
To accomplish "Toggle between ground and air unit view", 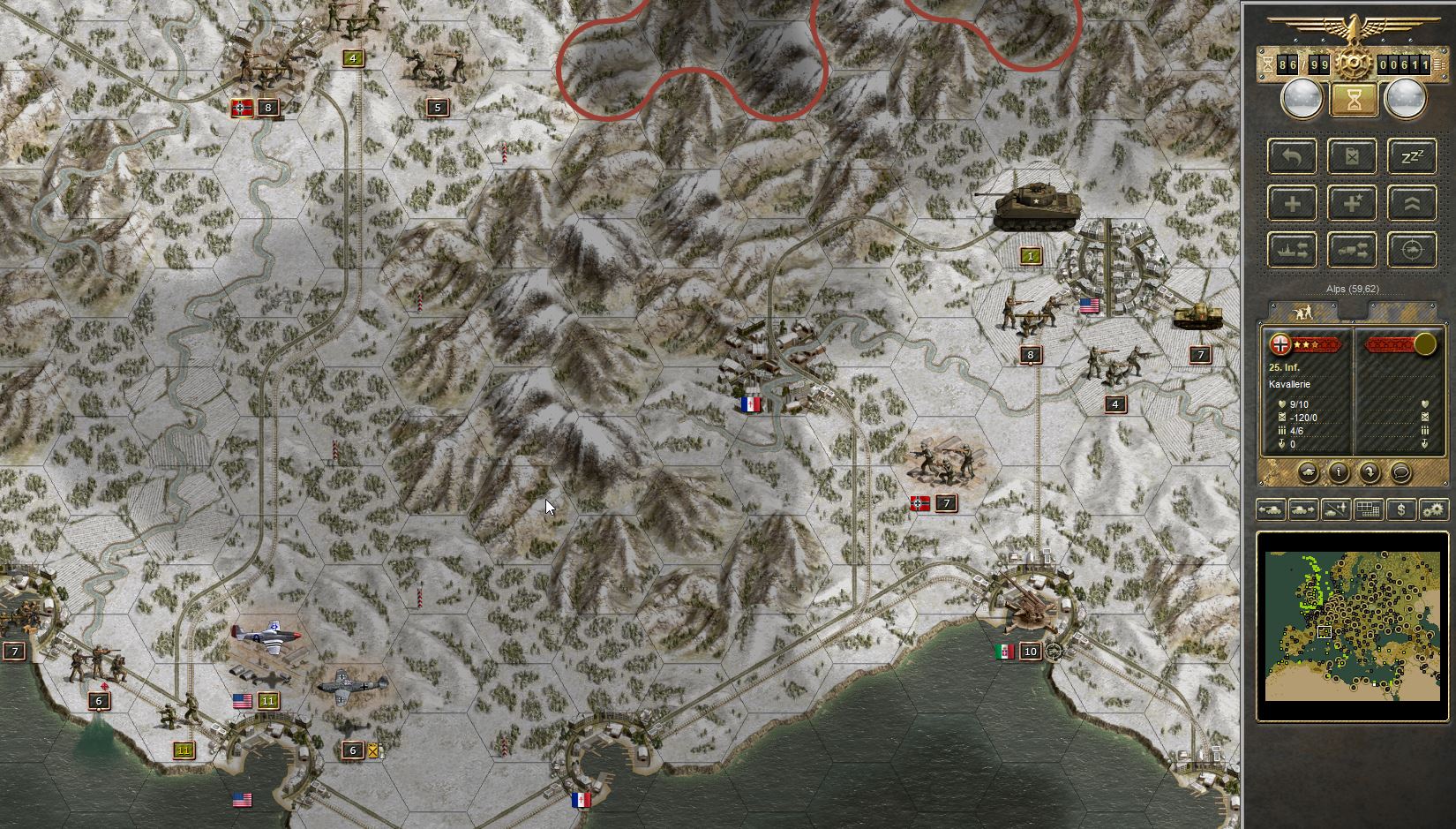I will tap(1334, 509).
